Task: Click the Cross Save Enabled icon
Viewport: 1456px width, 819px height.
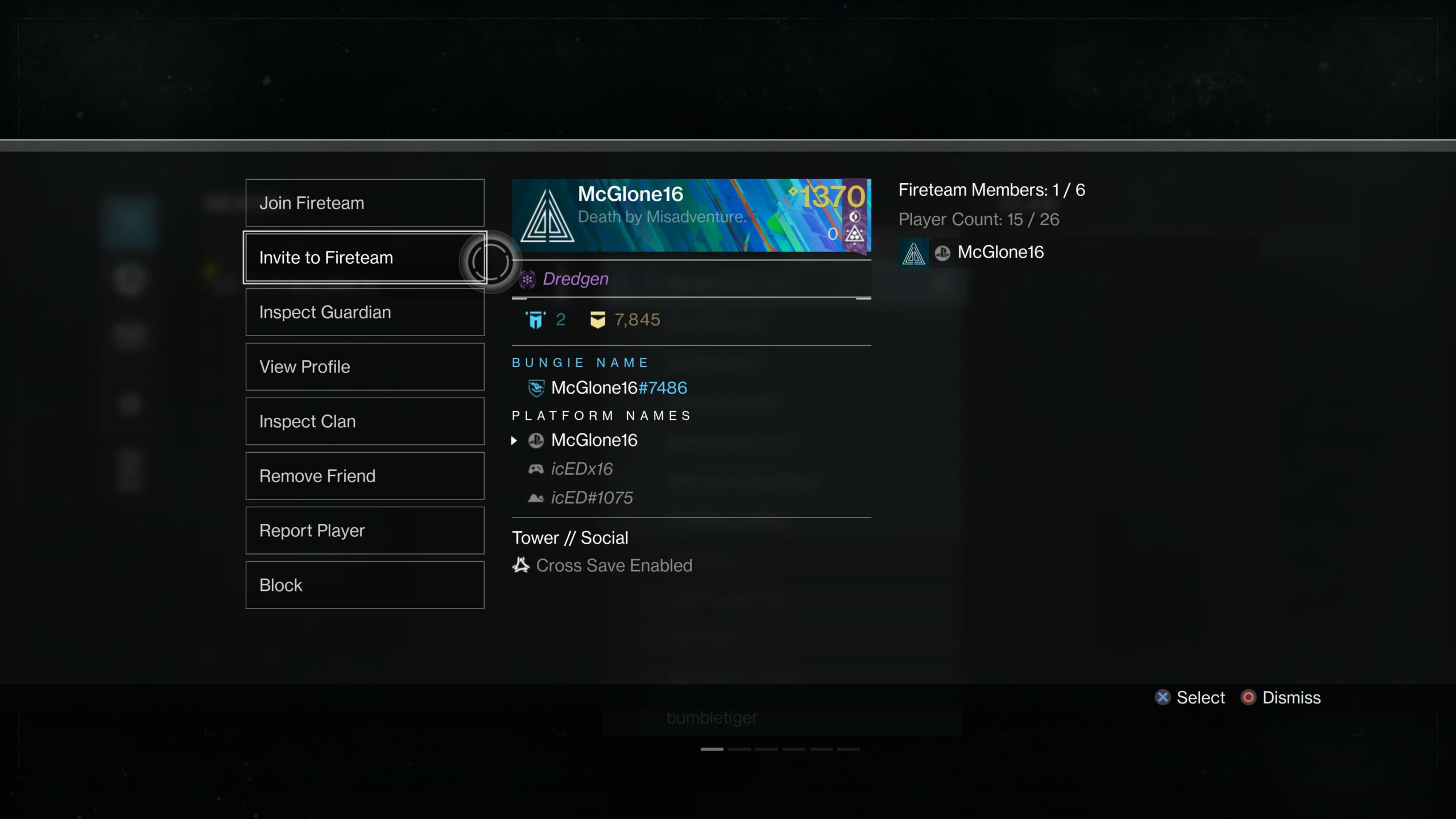Action: click(519, 565)
